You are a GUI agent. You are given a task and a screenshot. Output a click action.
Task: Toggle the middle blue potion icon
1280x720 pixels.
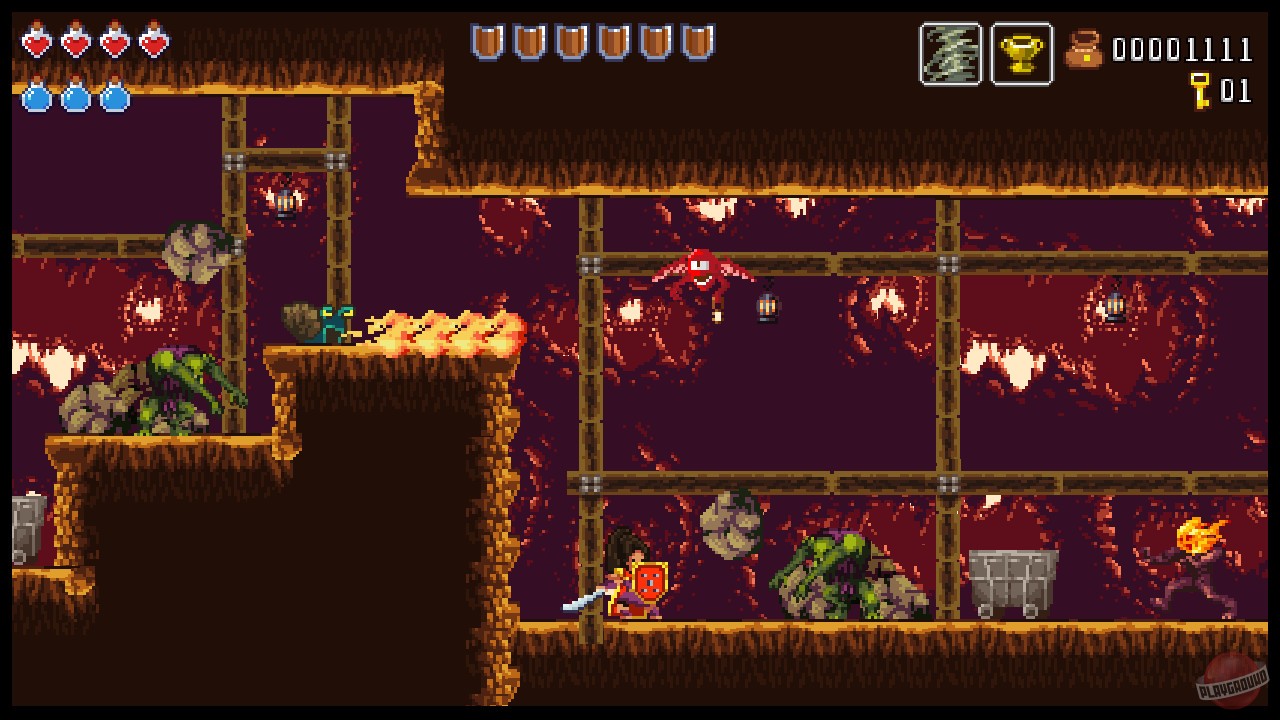click(72, 99)
